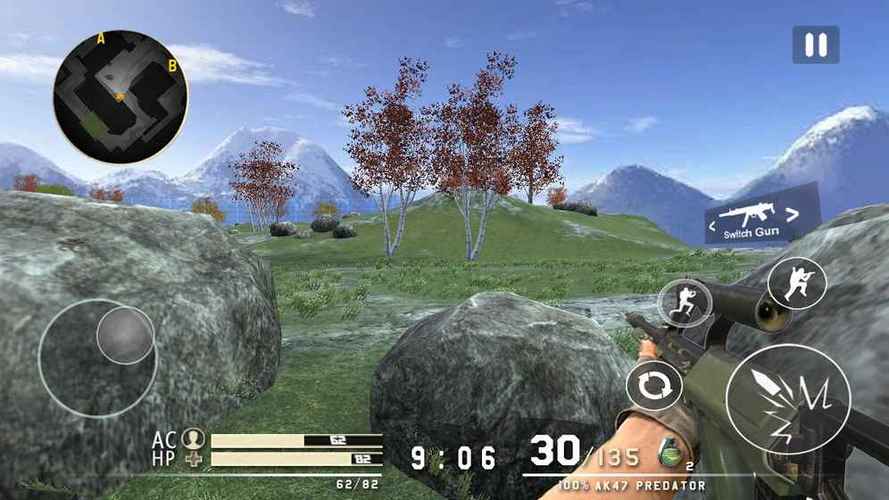Tap the virtual movement joystick knob
The image size is (889, 500).
click(x=125, y=335)
